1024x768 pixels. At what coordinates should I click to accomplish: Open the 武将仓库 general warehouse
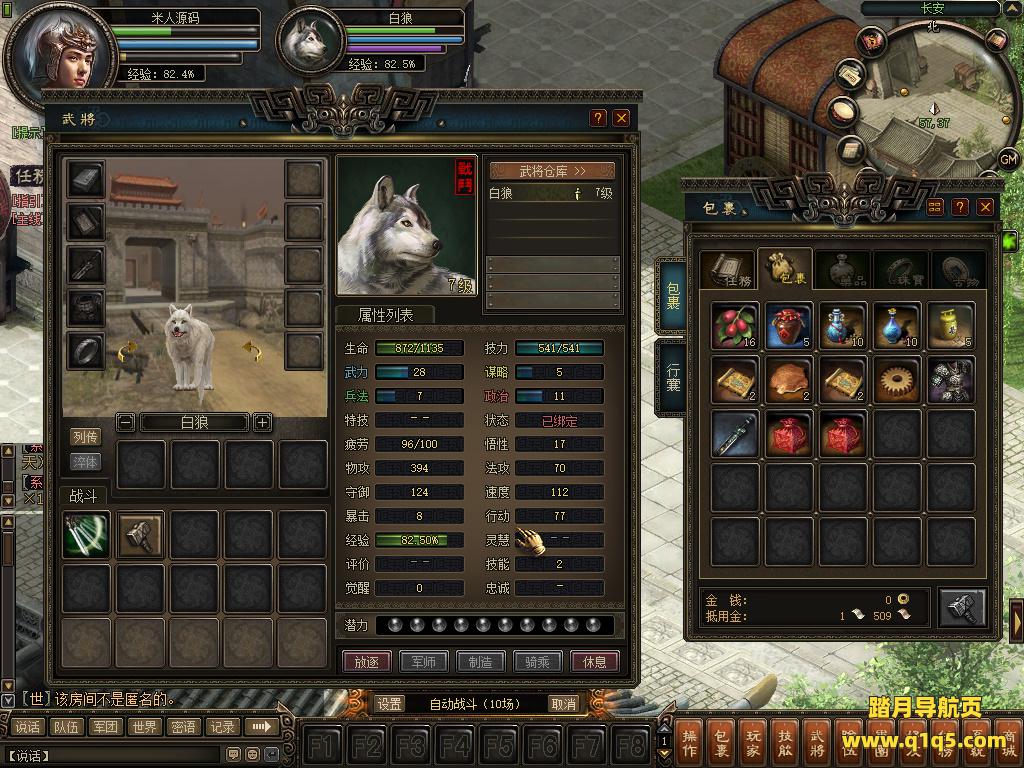552,171
